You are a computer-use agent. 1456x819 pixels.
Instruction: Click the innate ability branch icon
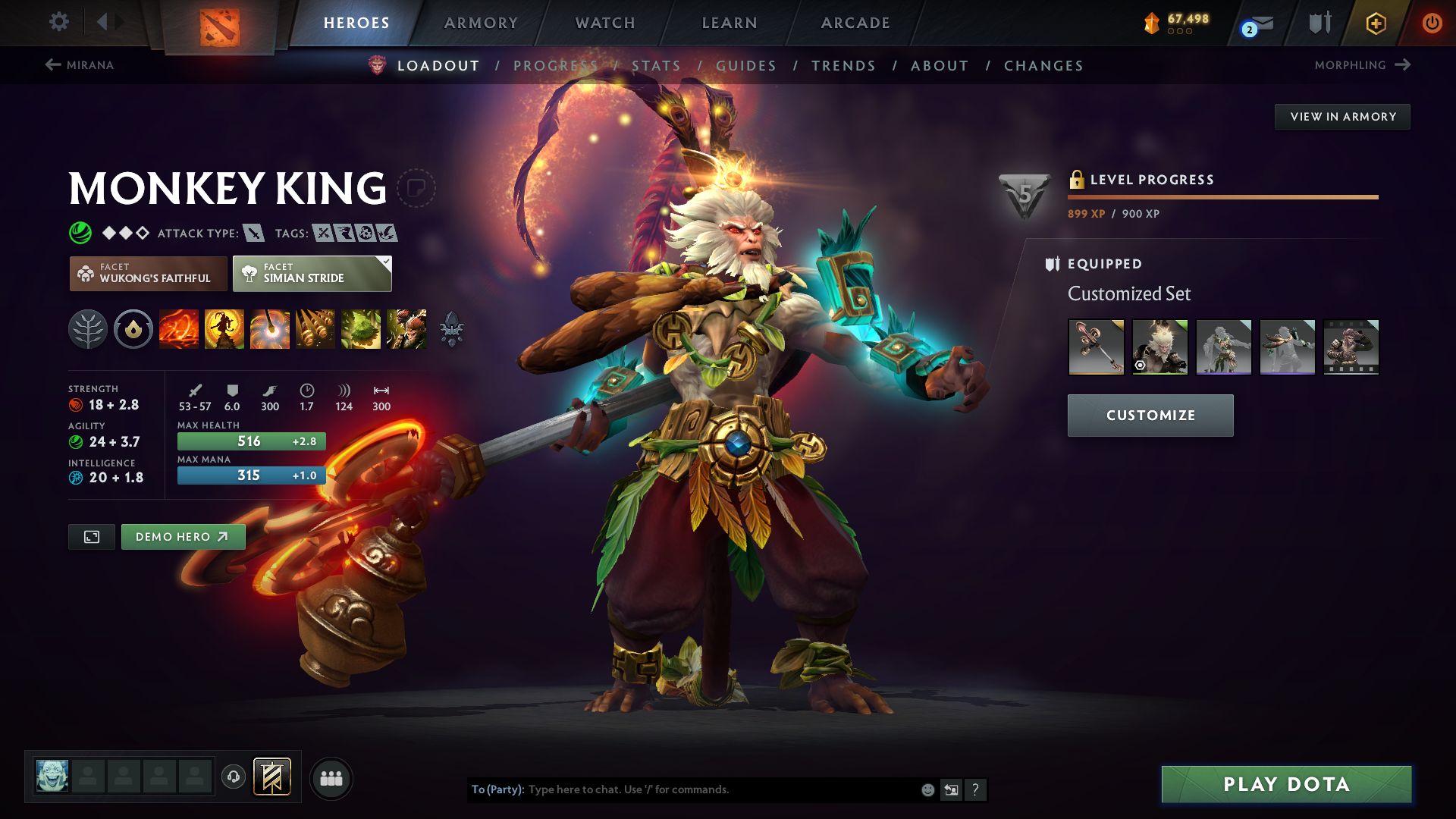[88, 328]
